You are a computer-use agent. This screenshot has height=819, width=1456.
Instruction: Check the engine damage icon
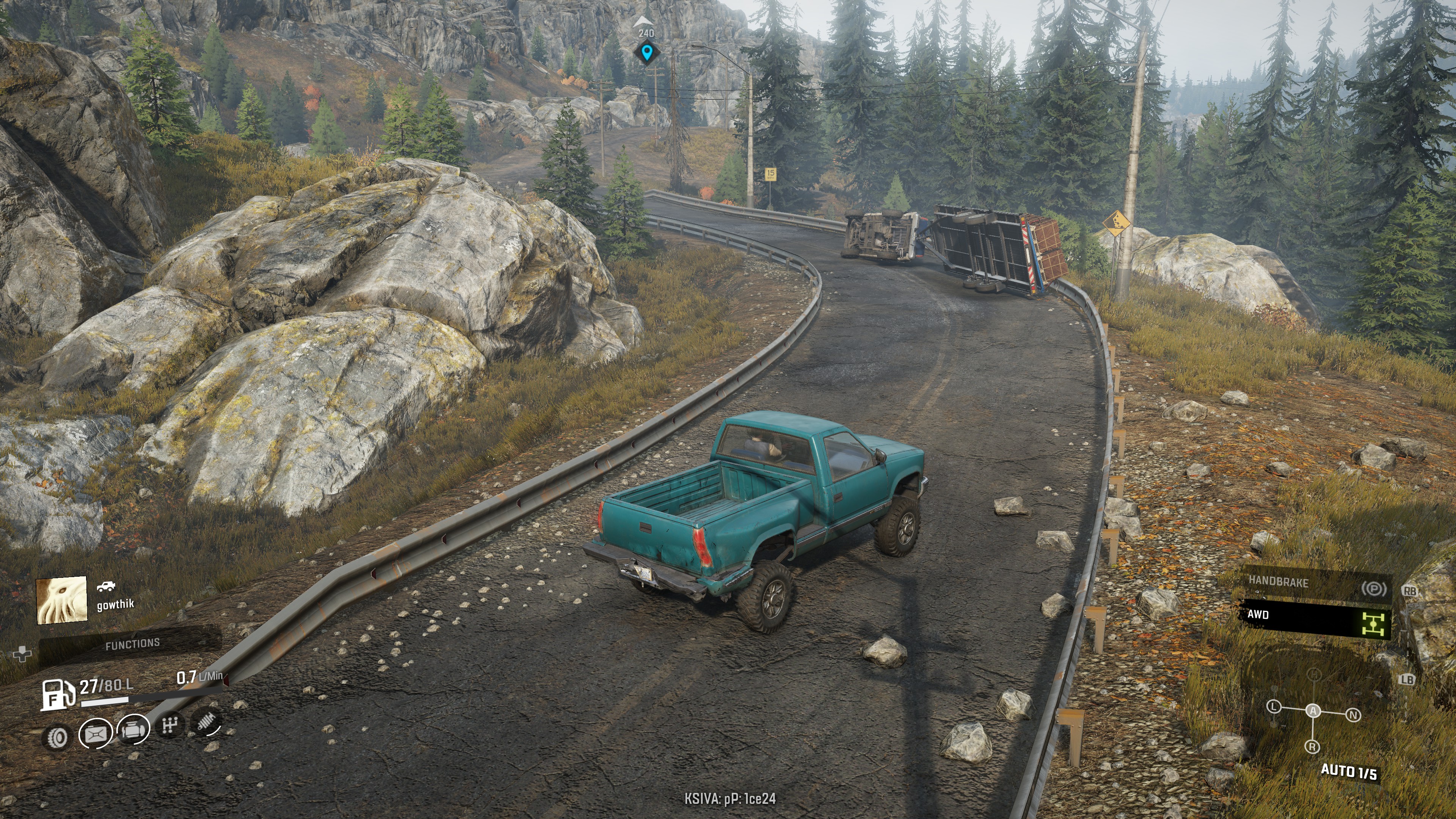[133, 729]
